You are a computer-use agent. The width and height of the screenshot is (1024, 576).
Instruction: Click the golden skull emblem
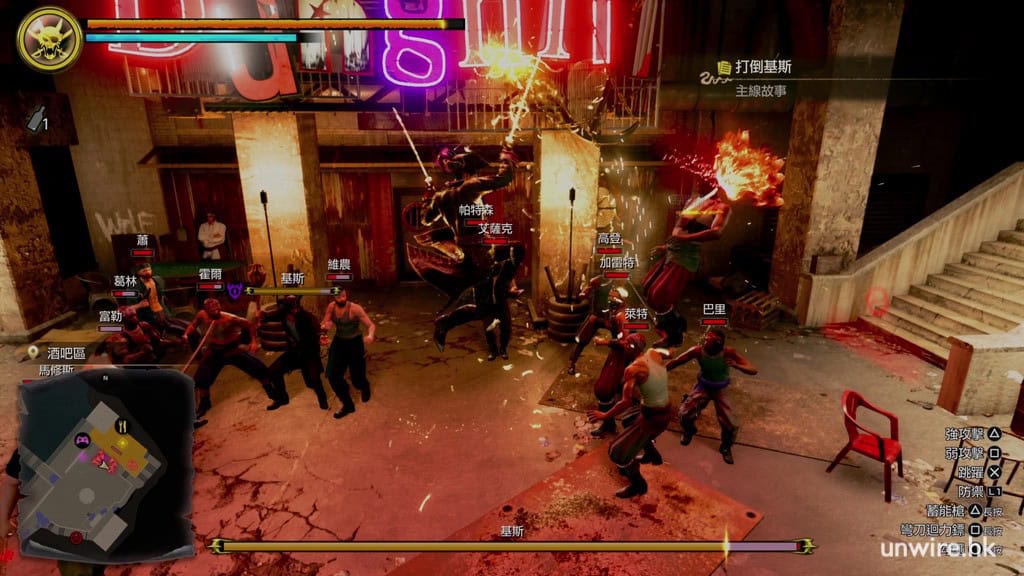tap(49, 39)
